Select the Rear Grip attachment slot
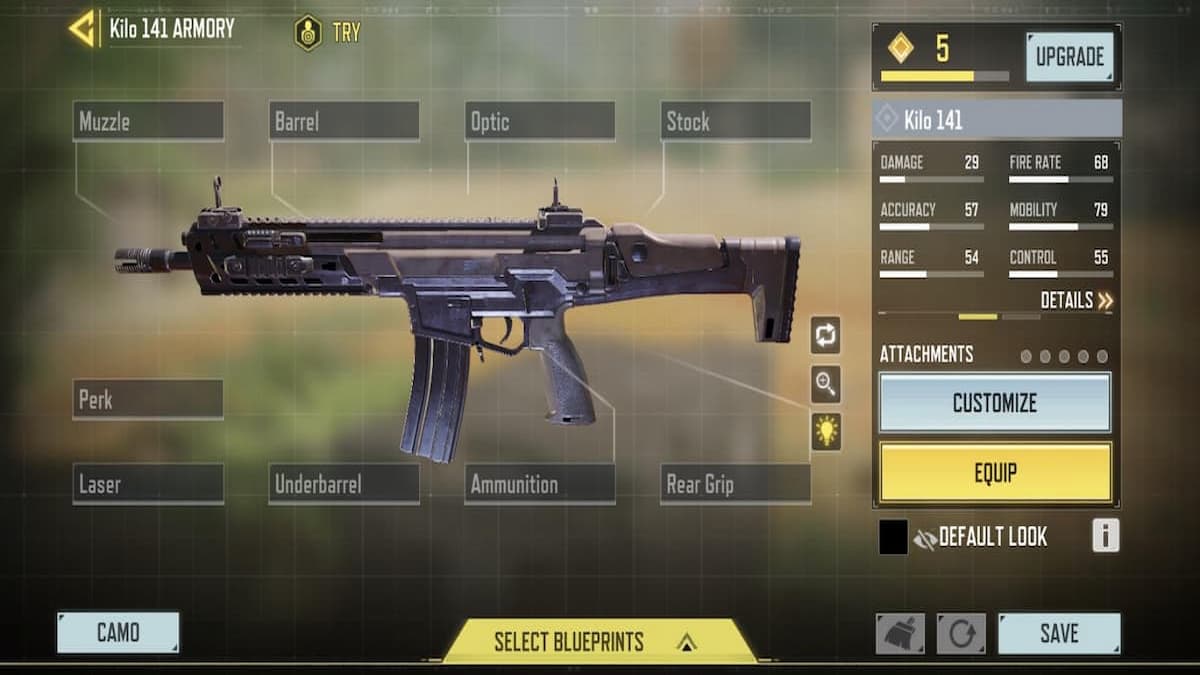This screenshot has height=675, width=1200. (x=736, y=484)
